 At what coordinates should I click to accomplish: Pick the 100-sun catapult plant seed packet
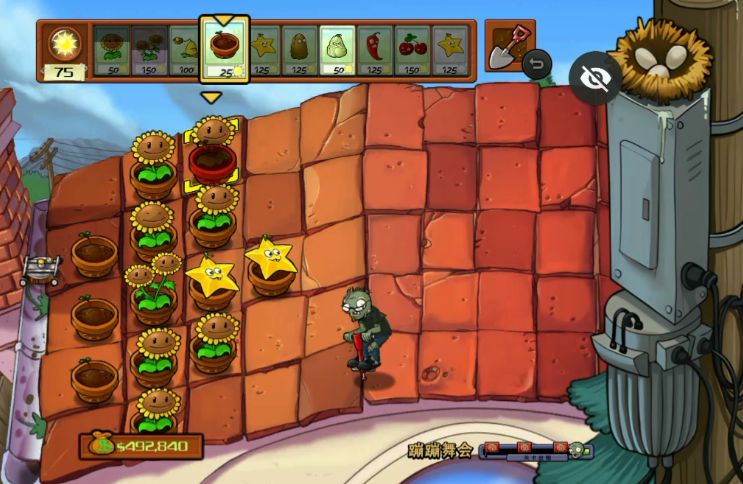(x=187, y=50)
